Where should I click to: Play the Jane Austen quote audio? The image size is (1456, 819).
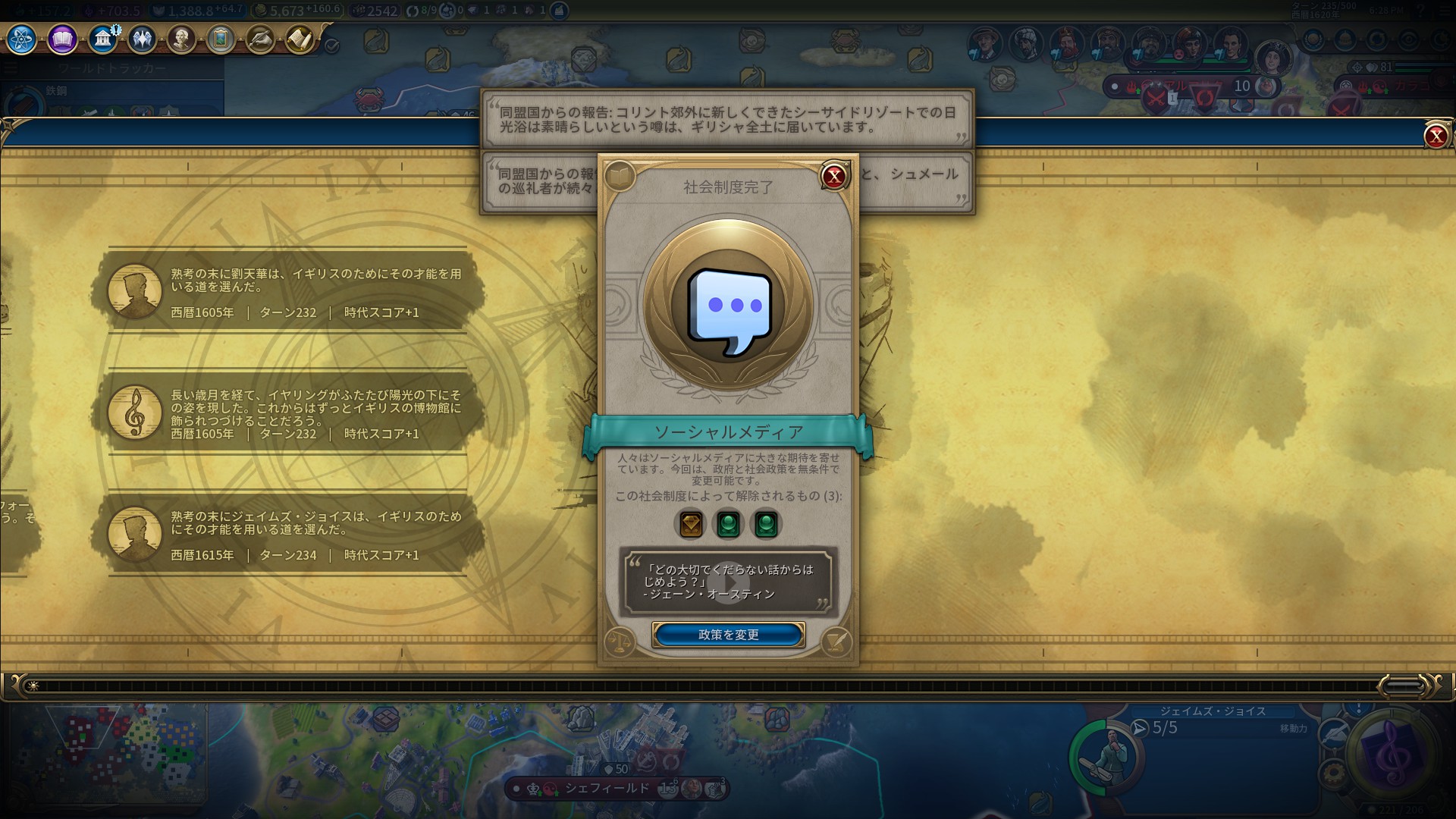click(x=728, y=582)
